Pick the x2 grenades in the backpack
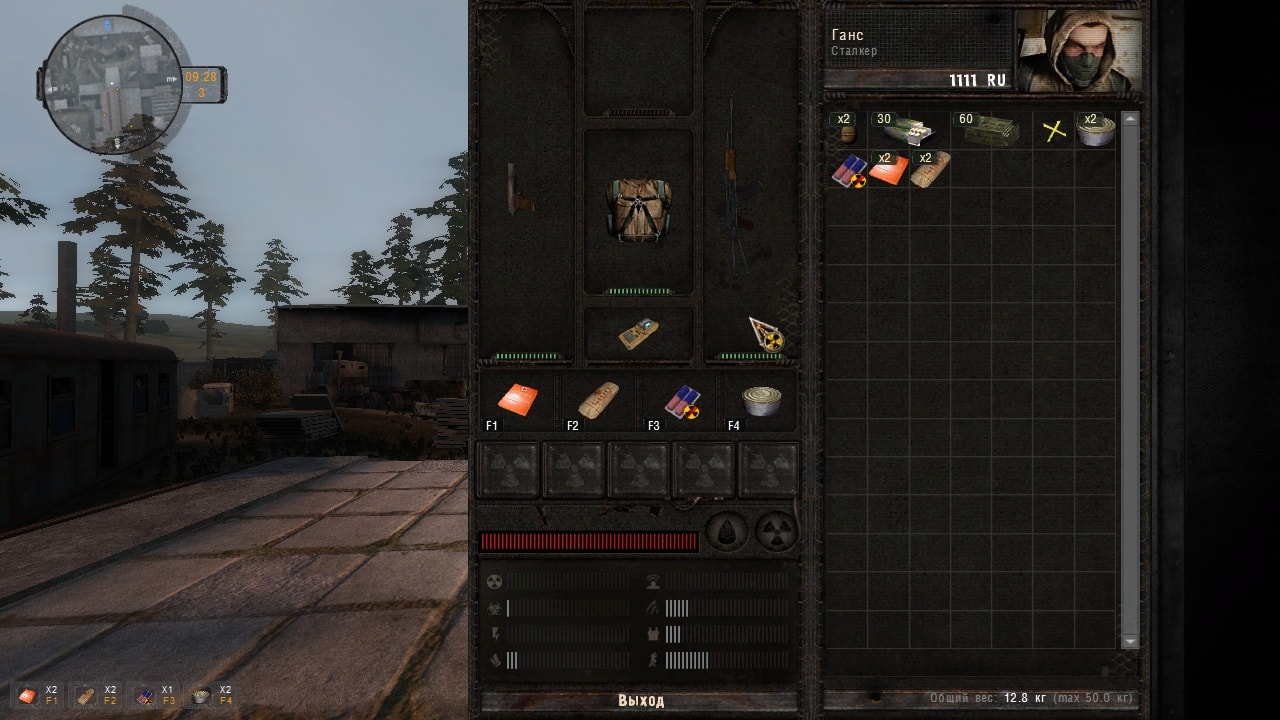1280x720 pixels. [x=846, y=130]
